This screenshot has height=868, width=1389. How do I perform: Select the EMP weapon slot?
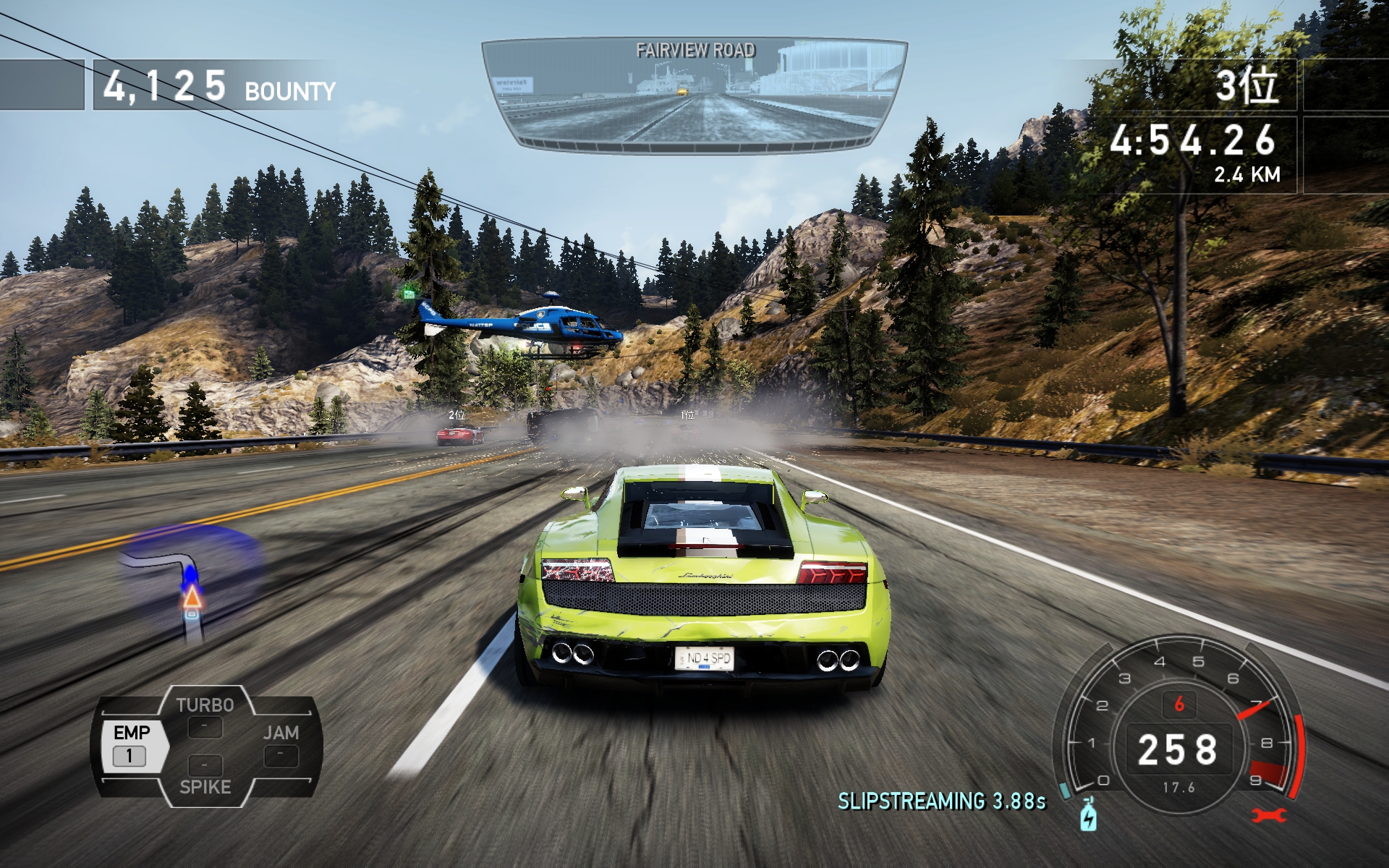(x=131, y=744)
